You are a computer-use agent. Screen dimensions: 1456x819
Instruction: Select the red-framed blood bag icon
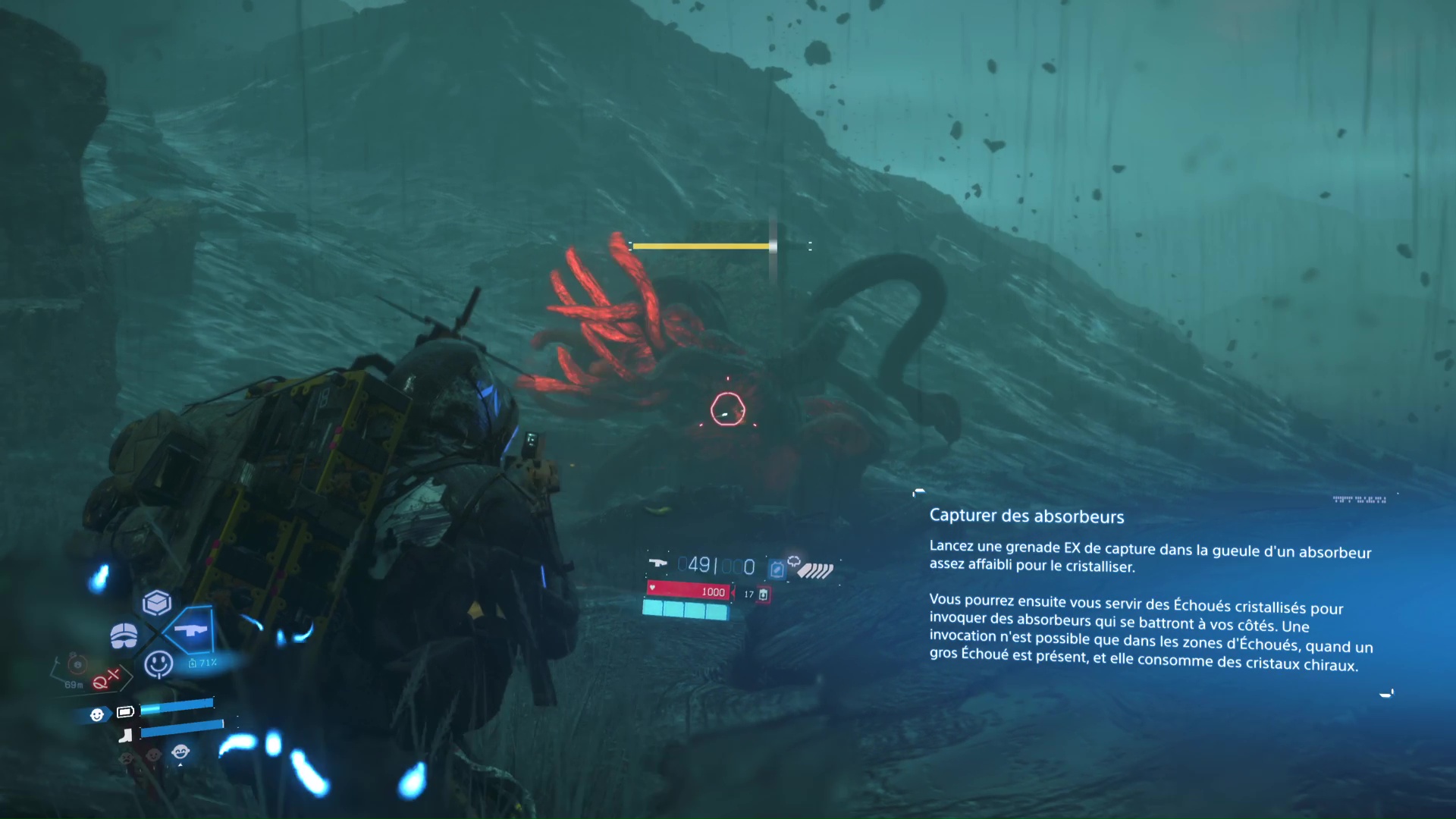pos(764,595)
